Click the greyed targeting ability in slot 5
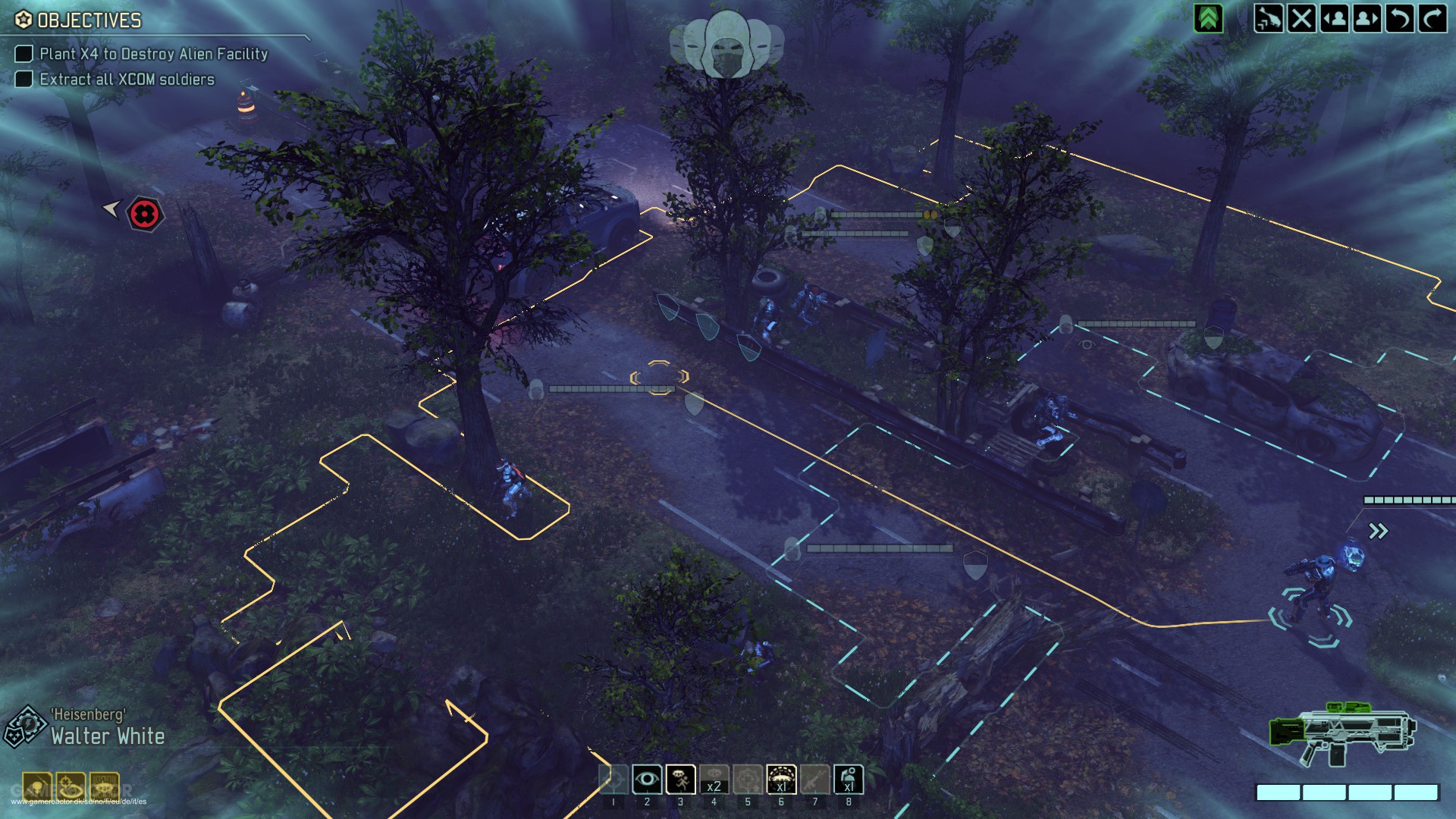Image resolution: width=1456 pixels, height=819 pixels. 748,780
